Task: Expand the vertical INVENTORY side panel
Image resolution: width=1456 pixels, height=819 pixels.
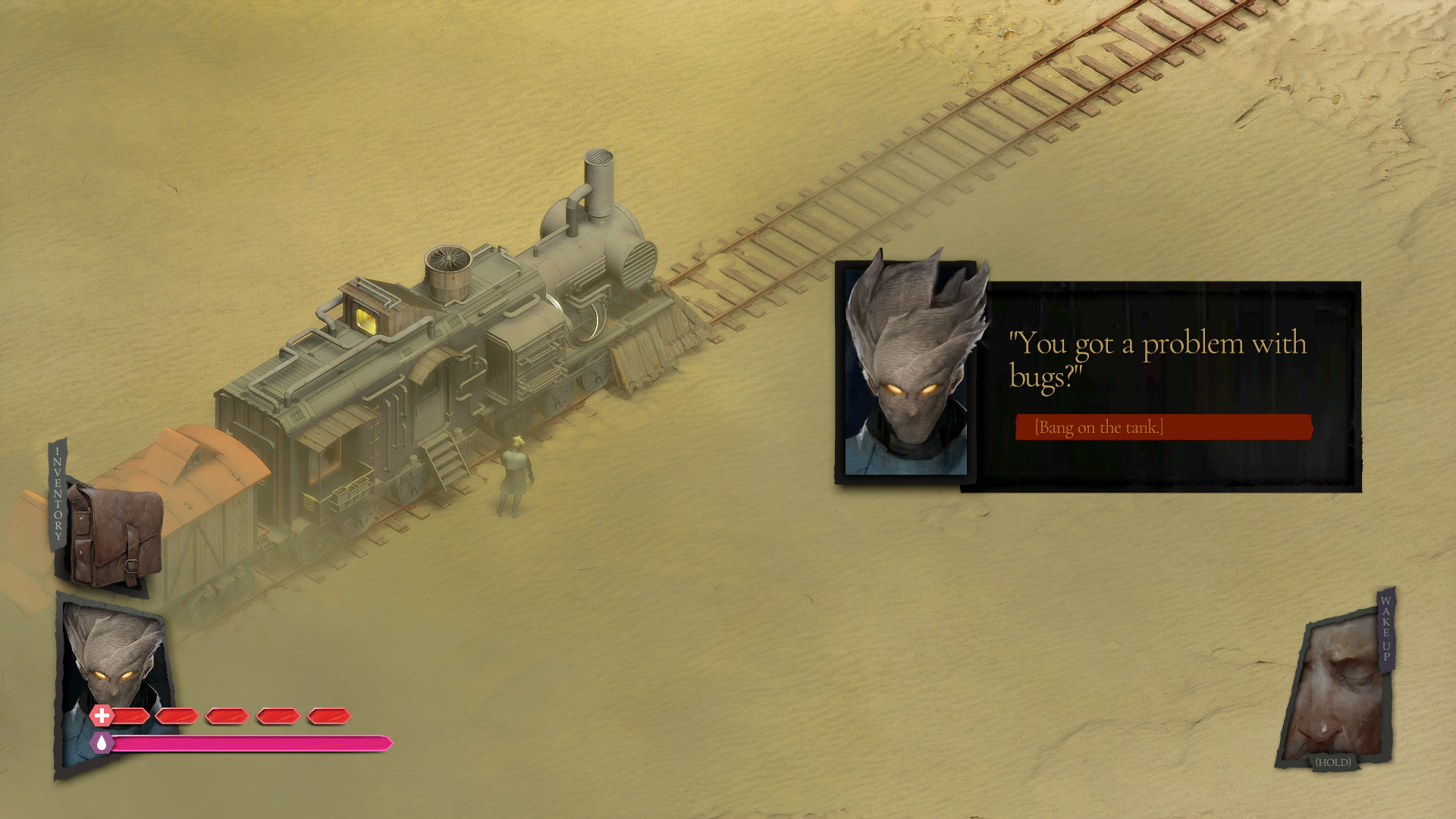Action: coord(57,493)
